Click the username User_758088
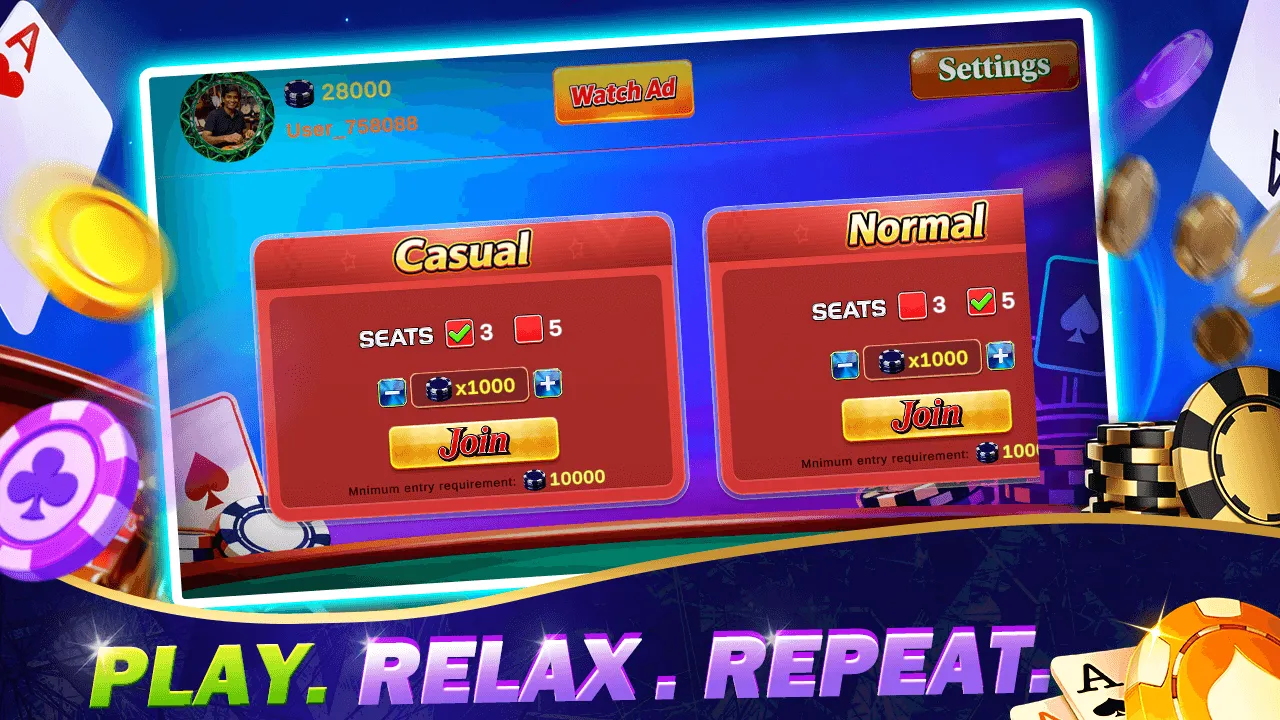This screenshot has width=1280, height=720. click(352, 128)
